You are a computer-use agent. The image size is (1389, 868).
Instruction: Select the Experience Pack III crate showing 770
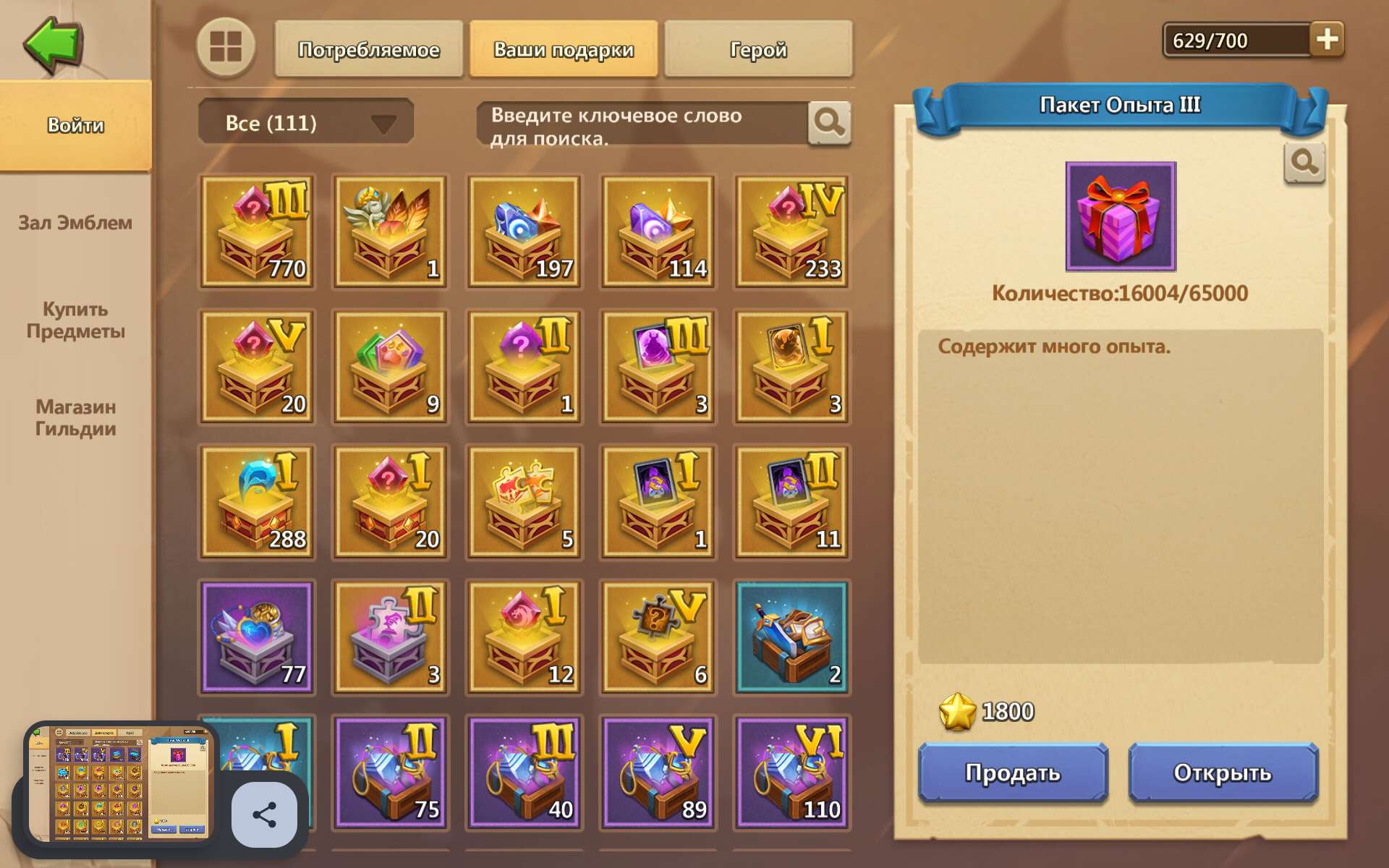click(x=258, y=231)
